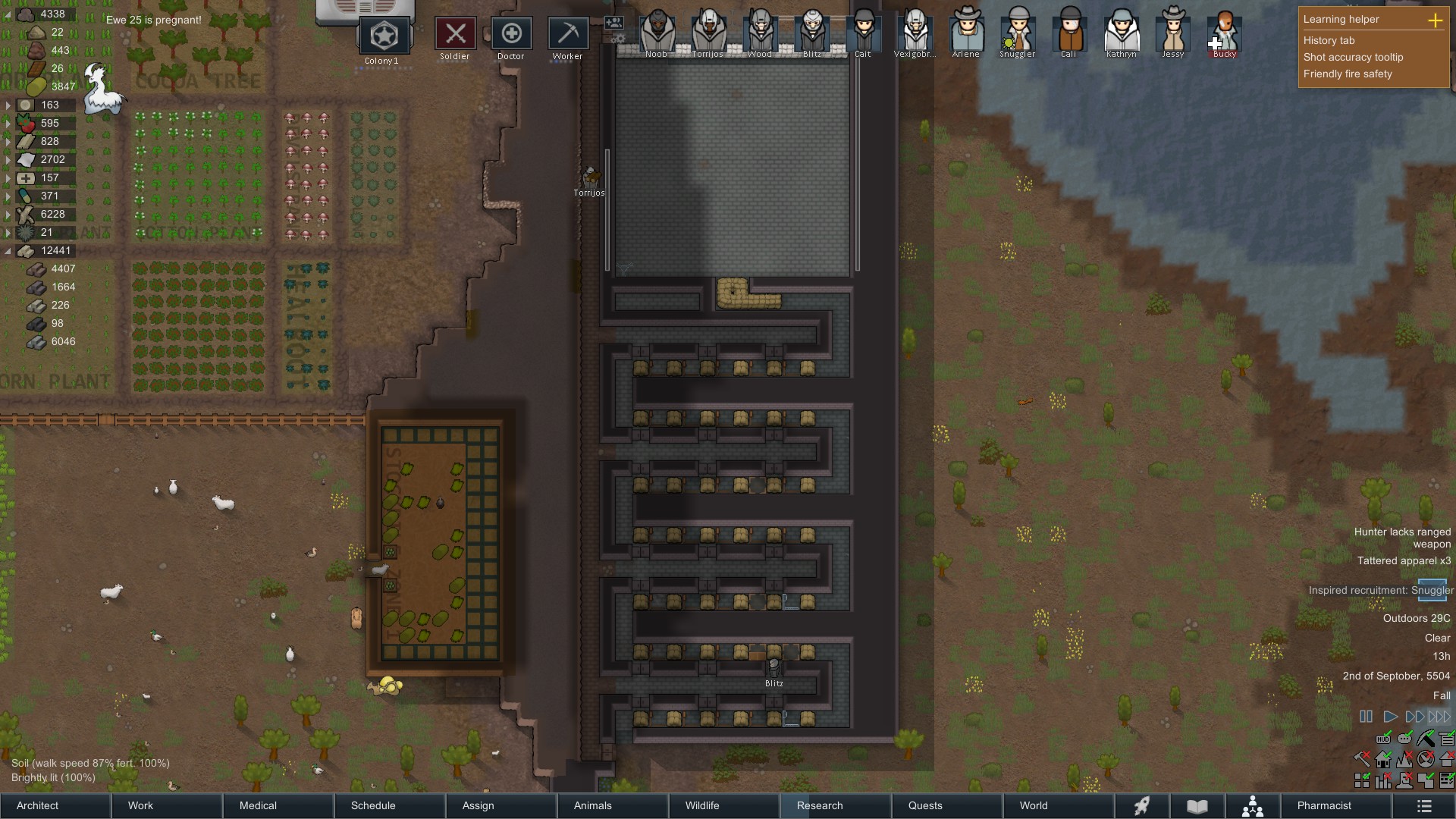Image resolution: width=1456 pixels, height=819 pixels.
Task: Expand the medicine resource category
Action: [6, 177]
